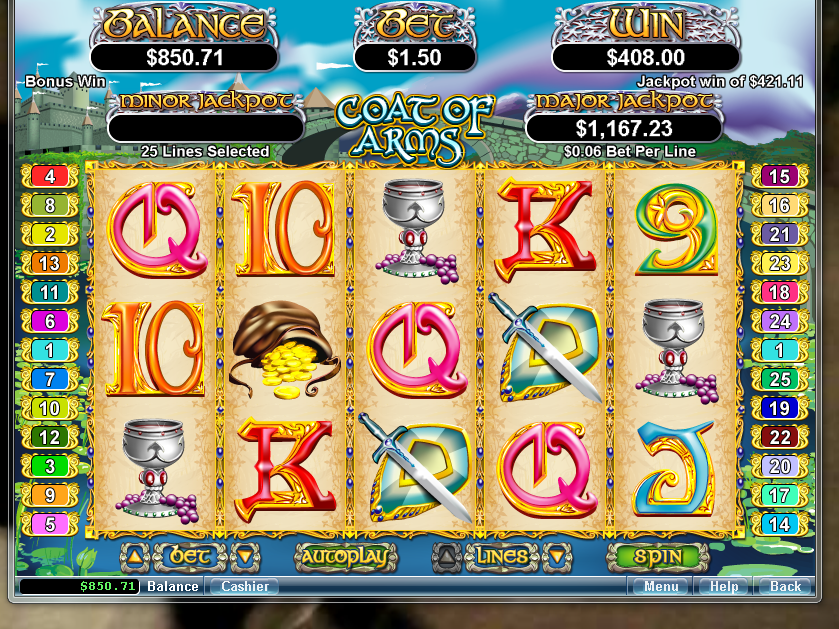Select payline number 22
The height and width of the screenshot is (629, 839).
(x=777, y=437)
